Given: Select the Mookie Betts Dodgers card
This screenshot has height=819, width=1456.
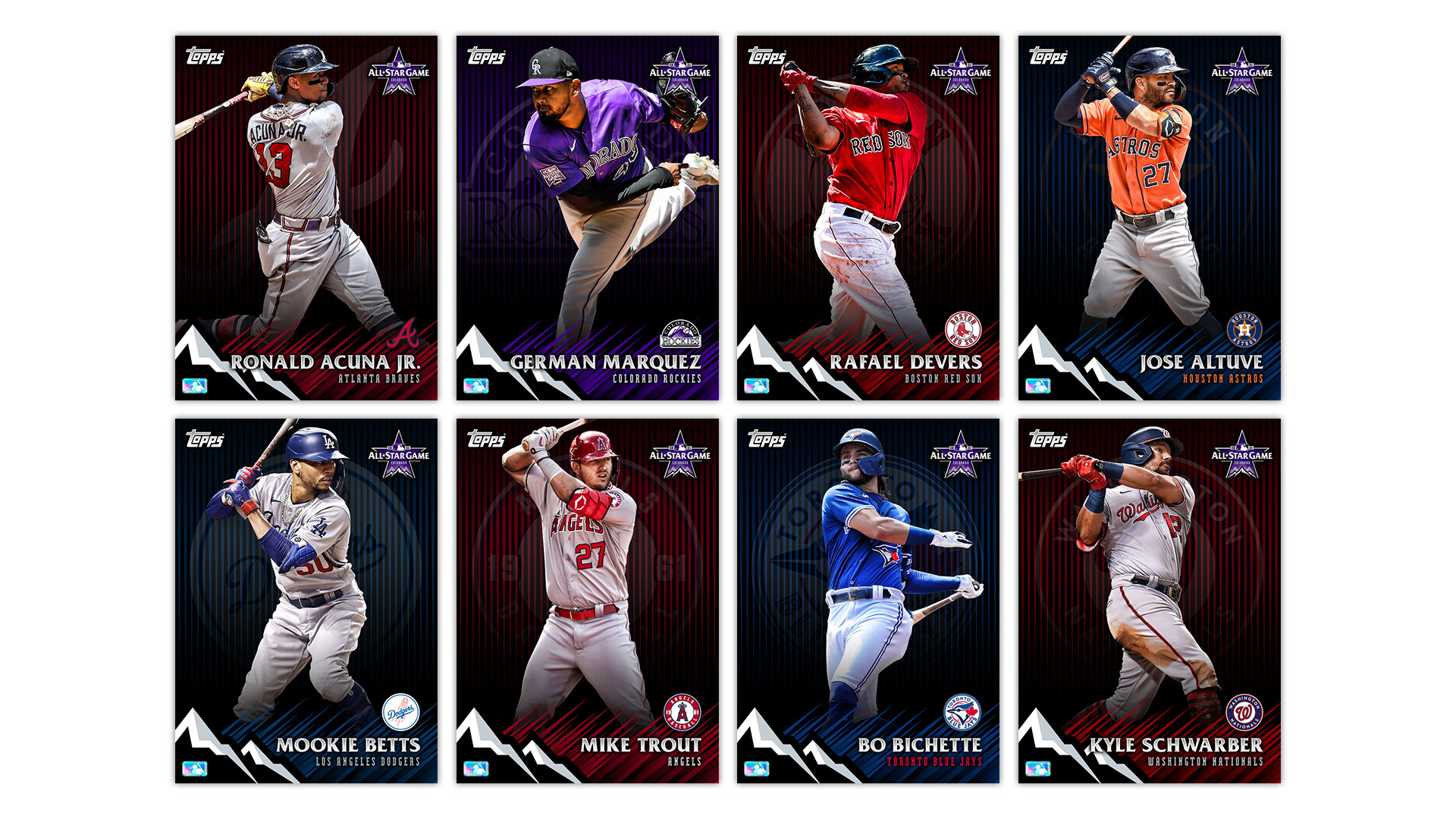Looking at the screenshot, I should click(306, 601).
